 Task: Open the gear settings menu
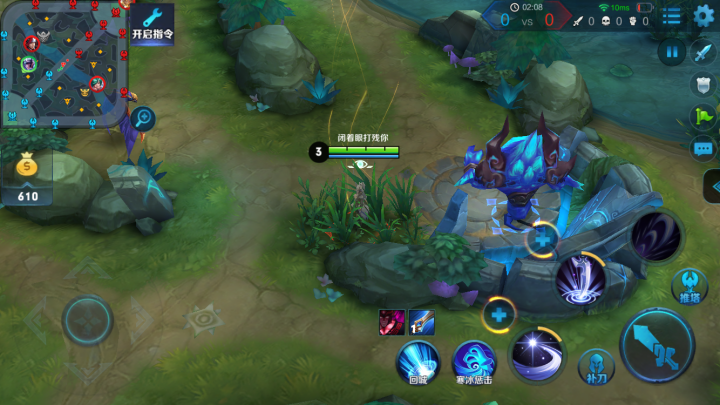704,16
